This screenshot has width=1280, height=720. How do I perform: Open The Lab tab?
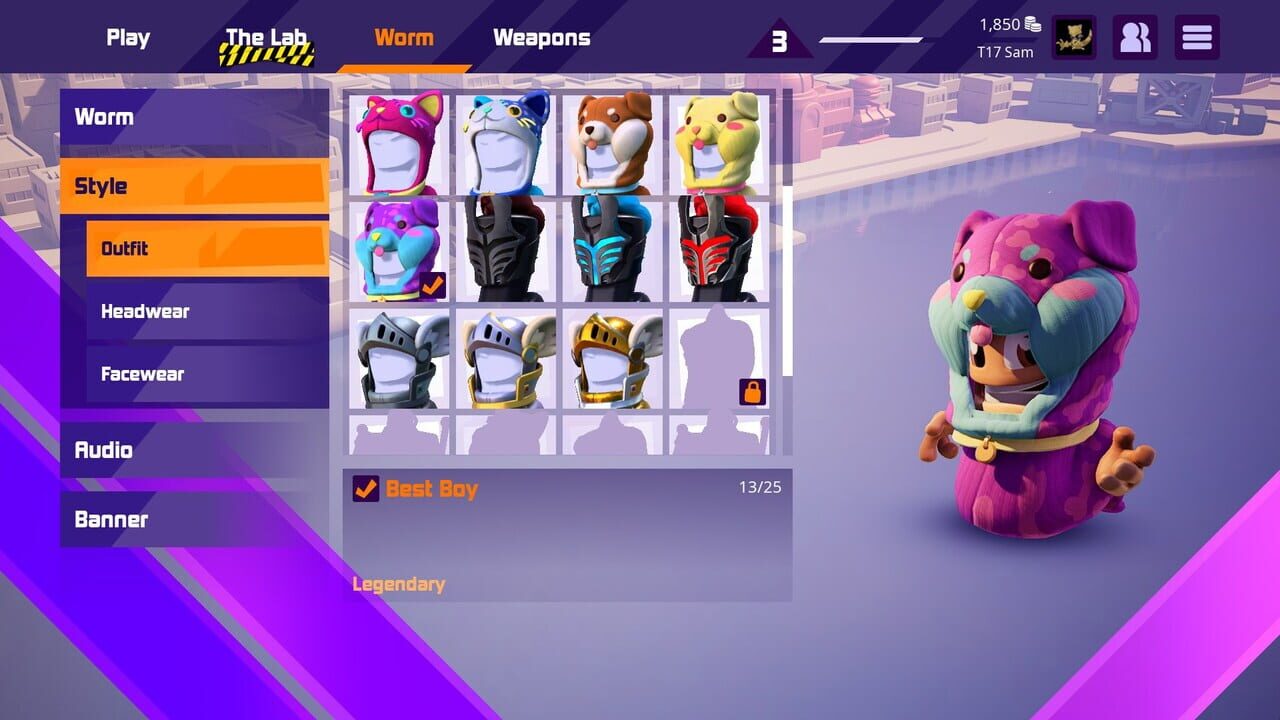click(265, 37)
